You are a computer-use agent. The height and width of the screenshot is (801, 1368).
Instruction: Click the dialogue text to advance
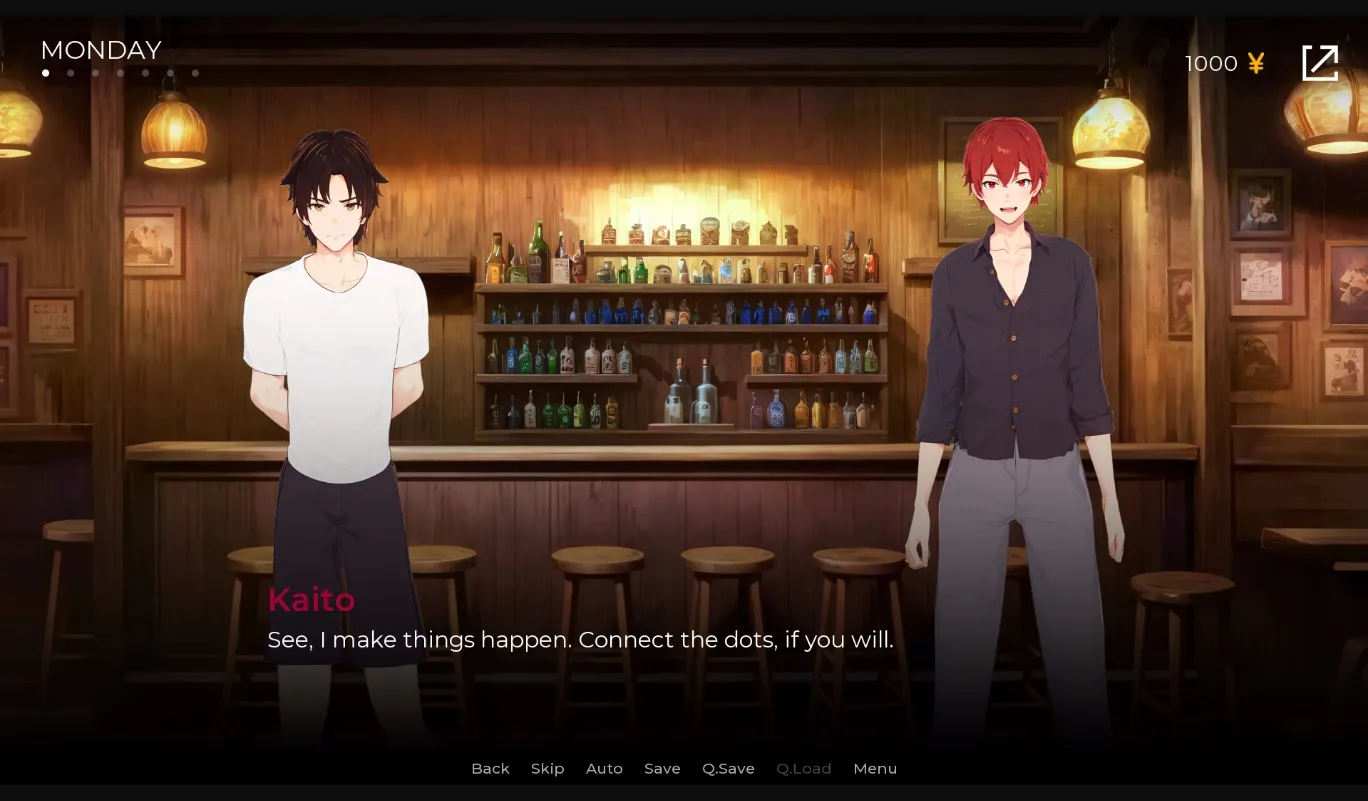pyautogui.click(x=580, y=639)
